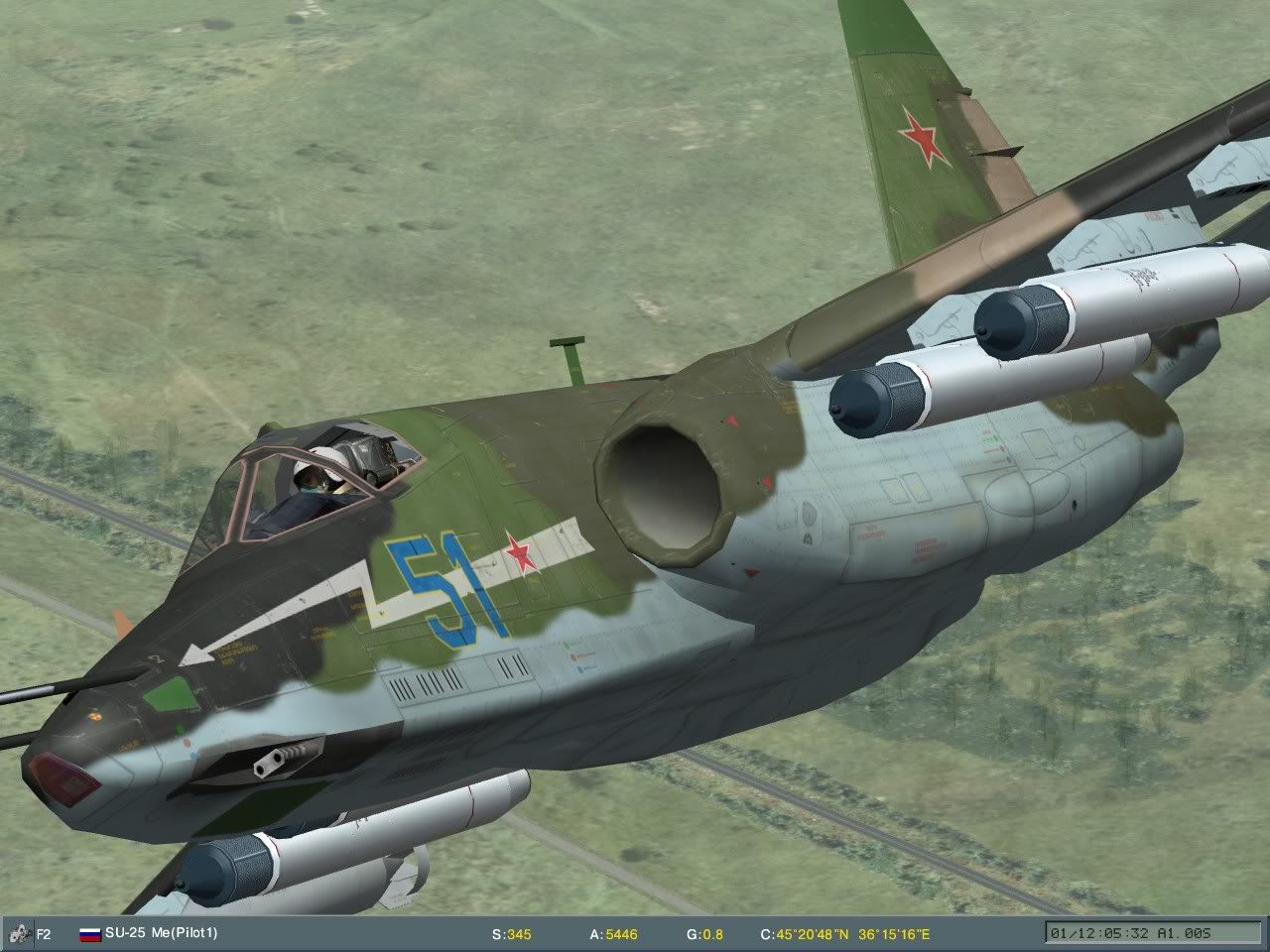Toggle the F2 external view label
The image size is (1270, 952).
[x=44, y=933]
